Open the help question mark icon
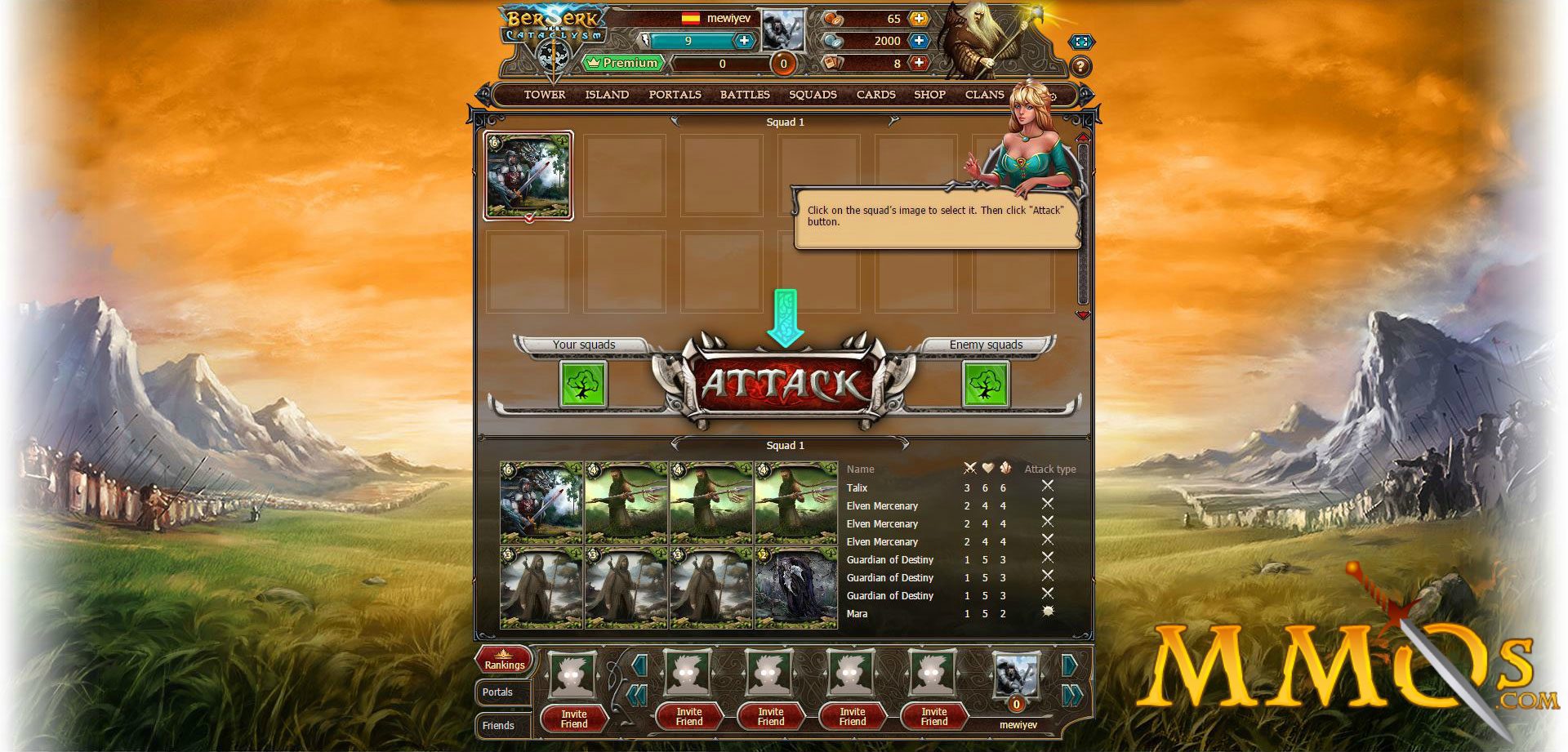The height and width of the screenshot is (752, 1568). pos(1080,65)
